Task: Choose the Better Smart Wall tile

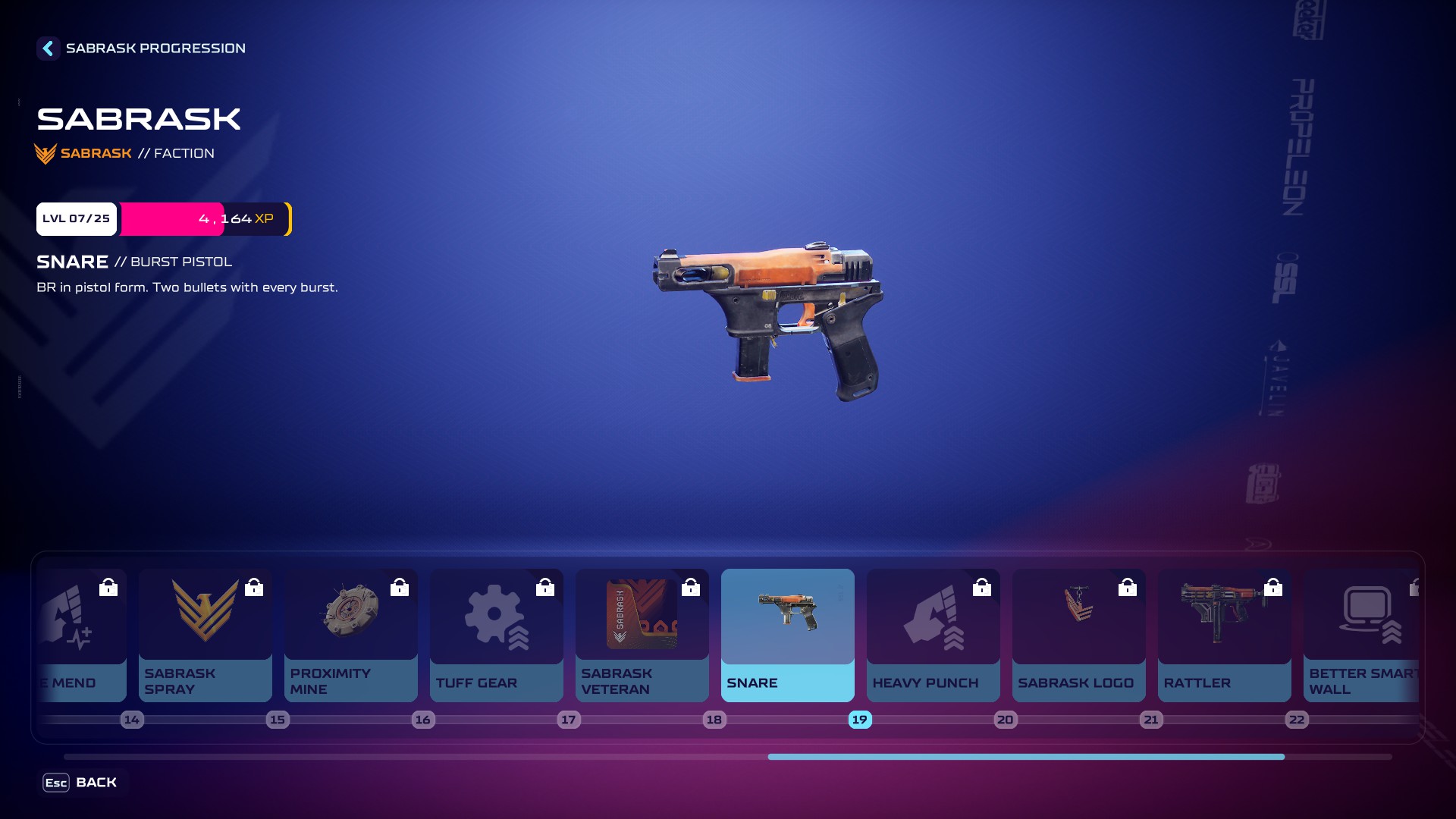Action: tap(1361, 635)
